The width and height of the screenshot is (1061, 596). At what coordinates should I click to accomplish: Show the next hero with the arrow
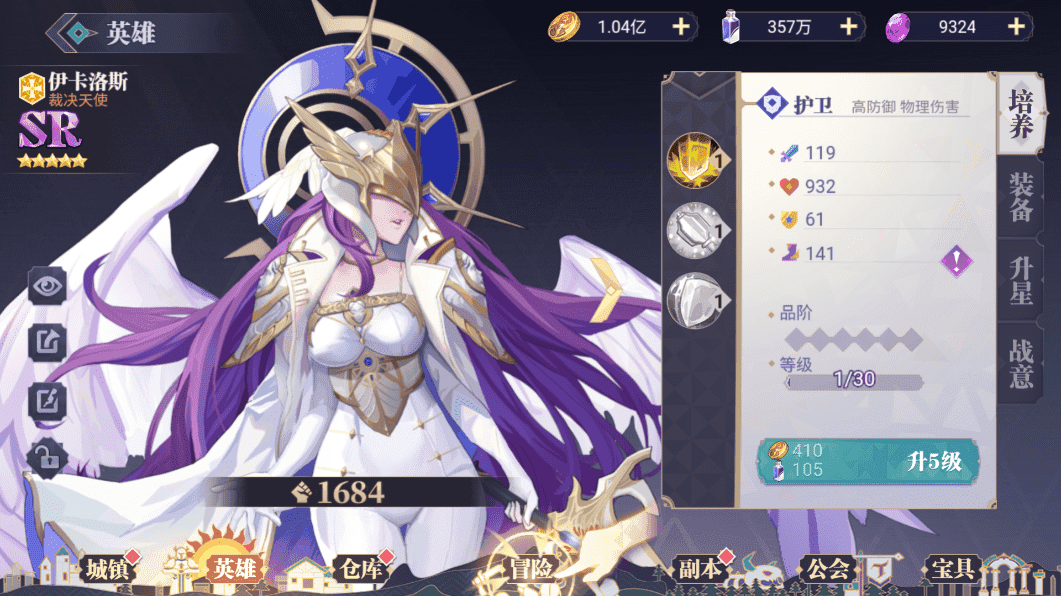tap(607, 290)
